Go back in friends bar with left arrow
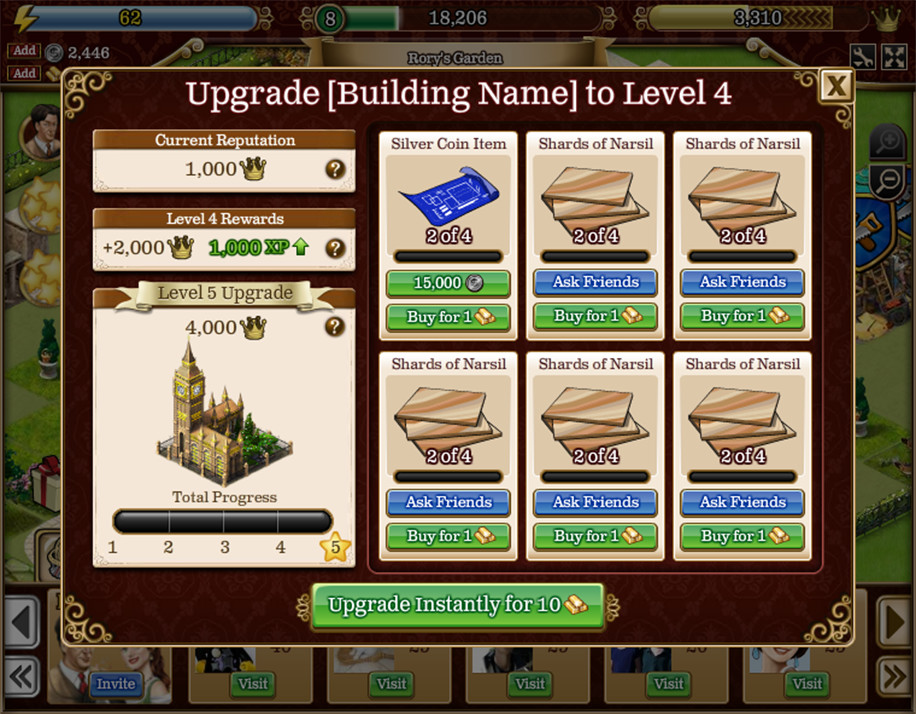 21,623
